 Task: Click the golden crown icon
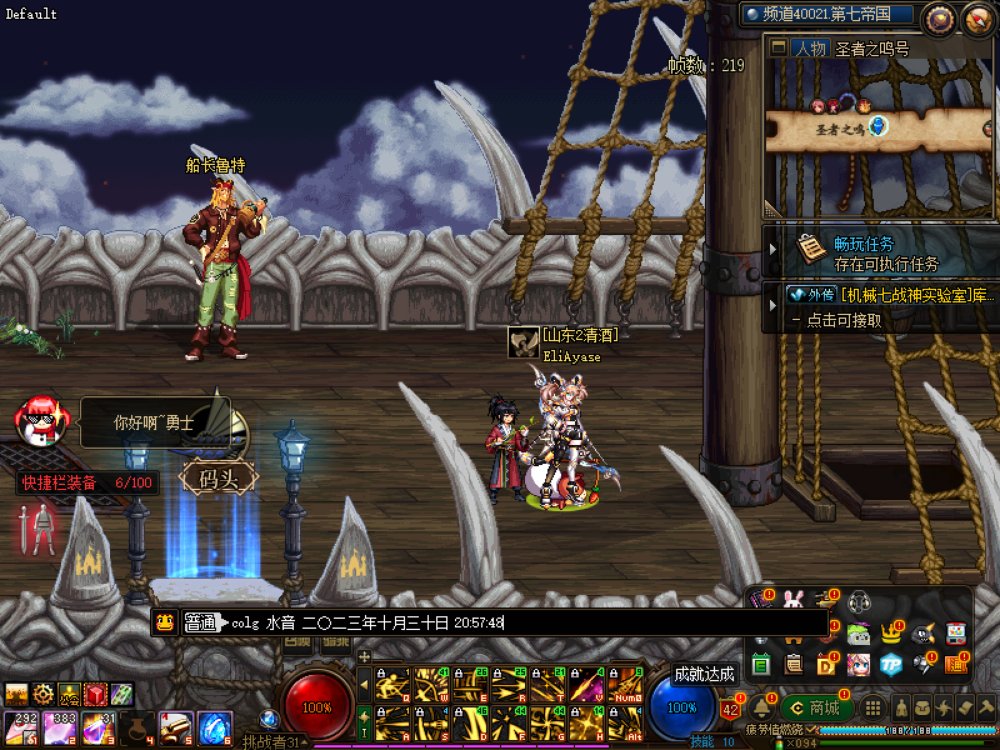pyautogui.click(x=891, y=633)
